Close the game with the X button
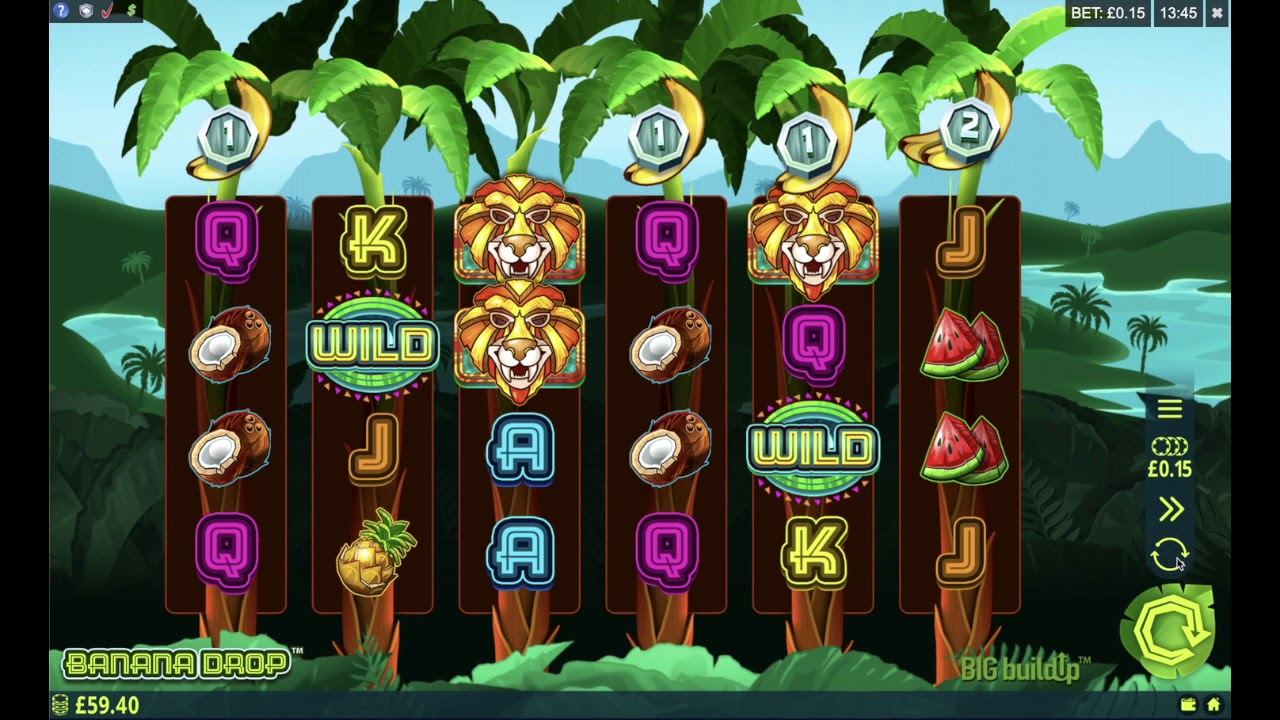Image resolution: width=1280 pixels, height=720 pixels. (x=1217, y=13)
